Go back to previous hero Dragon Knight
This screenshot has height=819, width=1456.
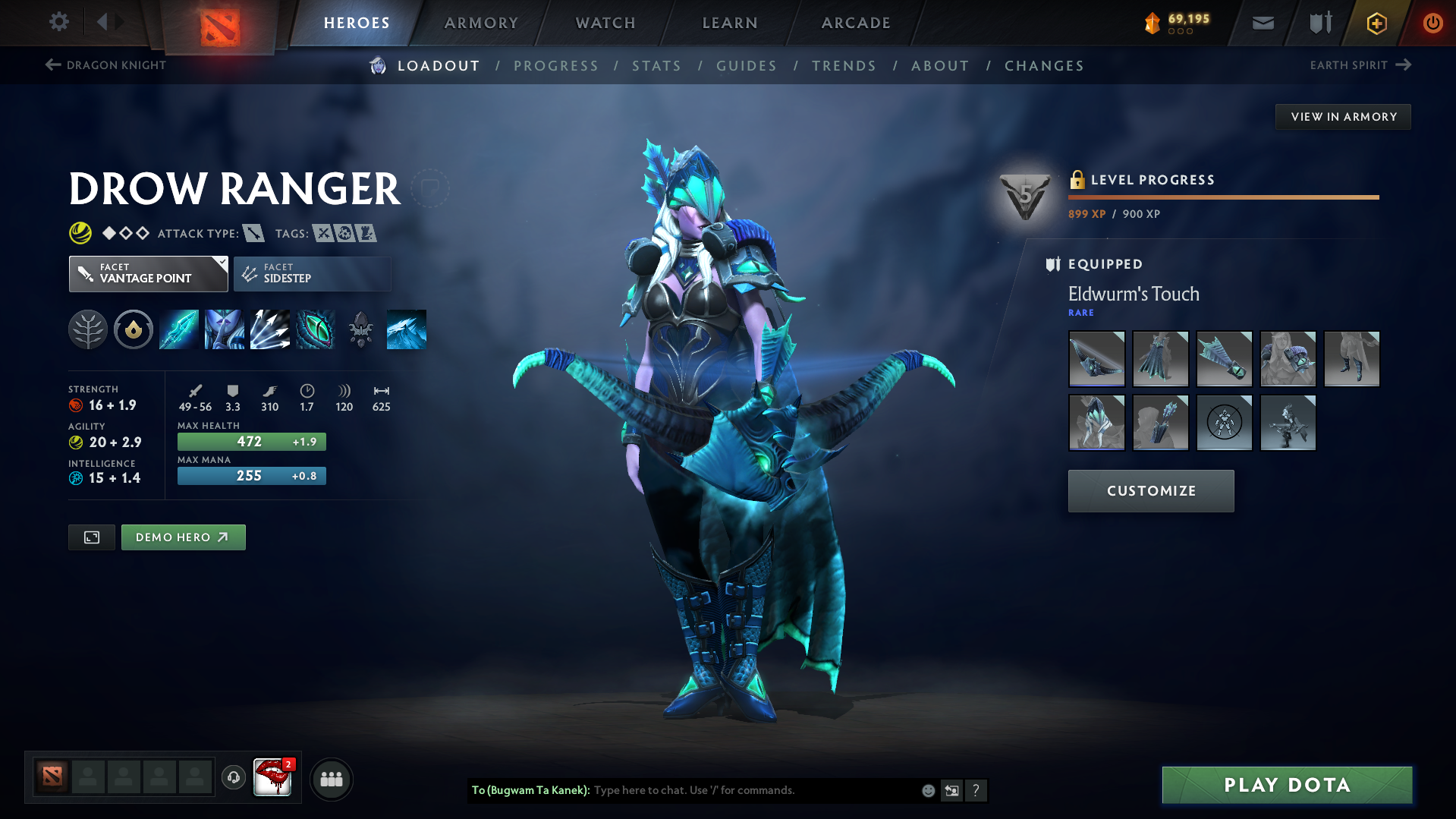point(105,65)
